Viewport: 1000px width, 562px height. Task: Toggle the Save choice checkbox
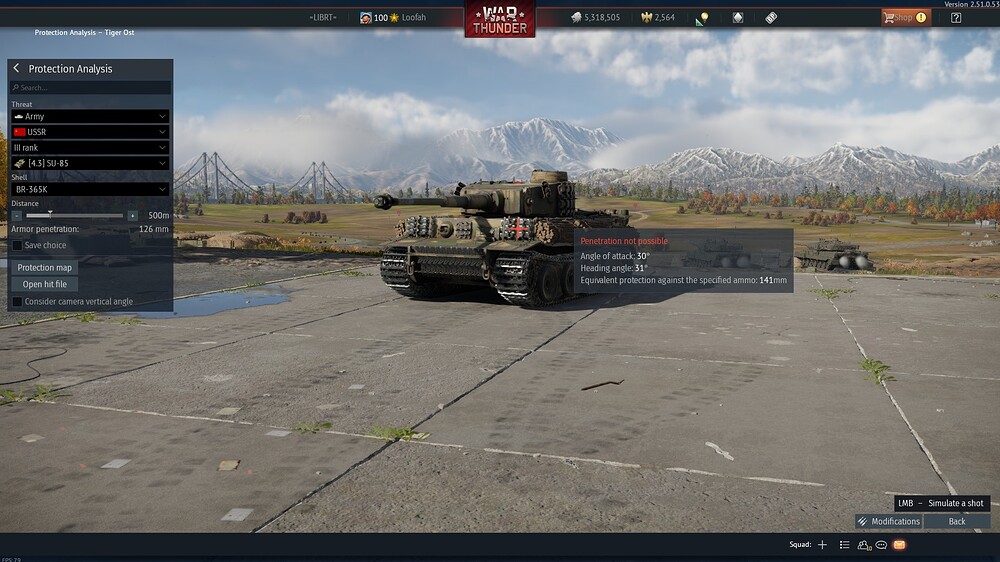(x=17, y=245)
